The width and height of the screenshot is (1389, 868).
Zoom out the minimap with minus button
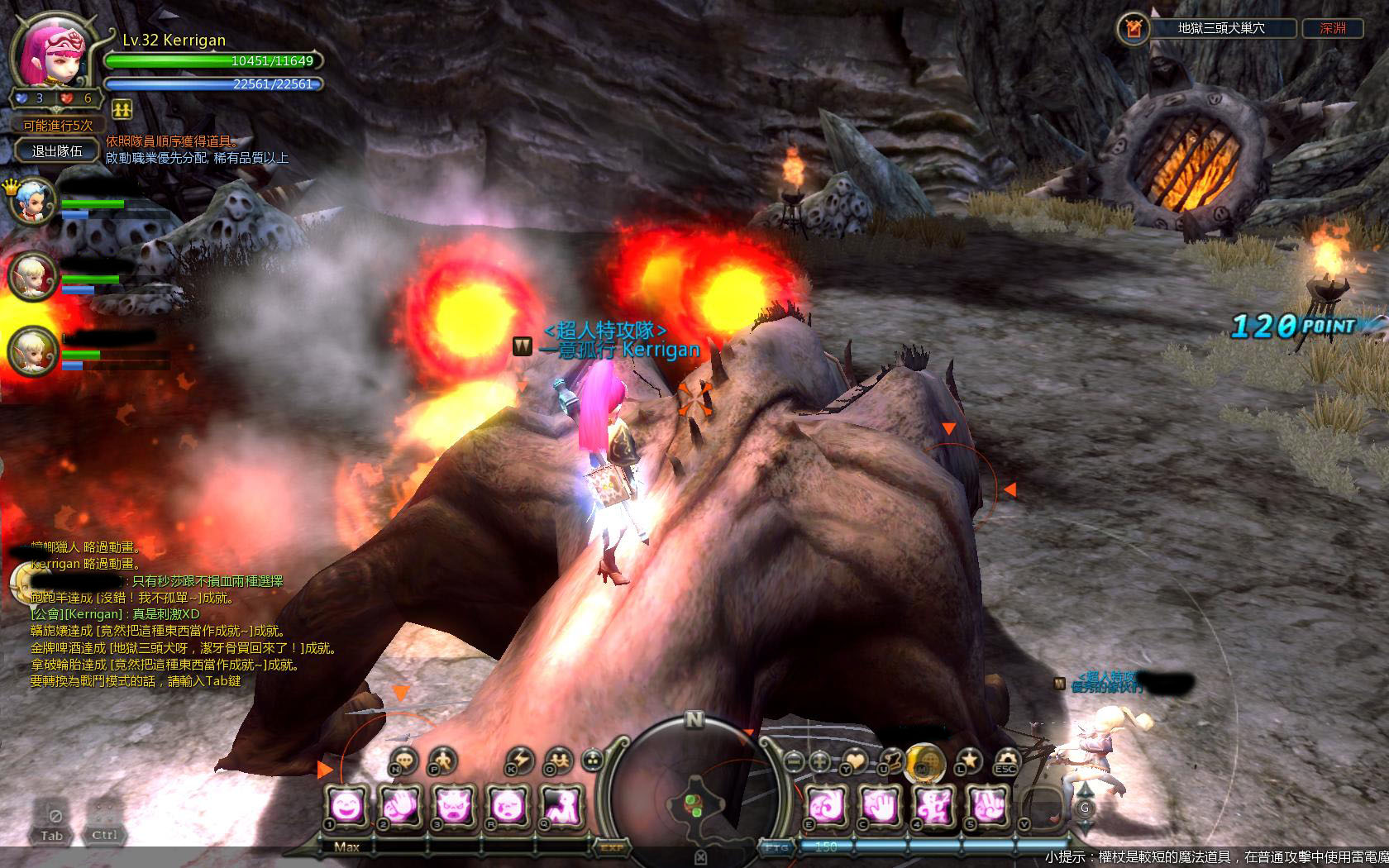(794, 761)
